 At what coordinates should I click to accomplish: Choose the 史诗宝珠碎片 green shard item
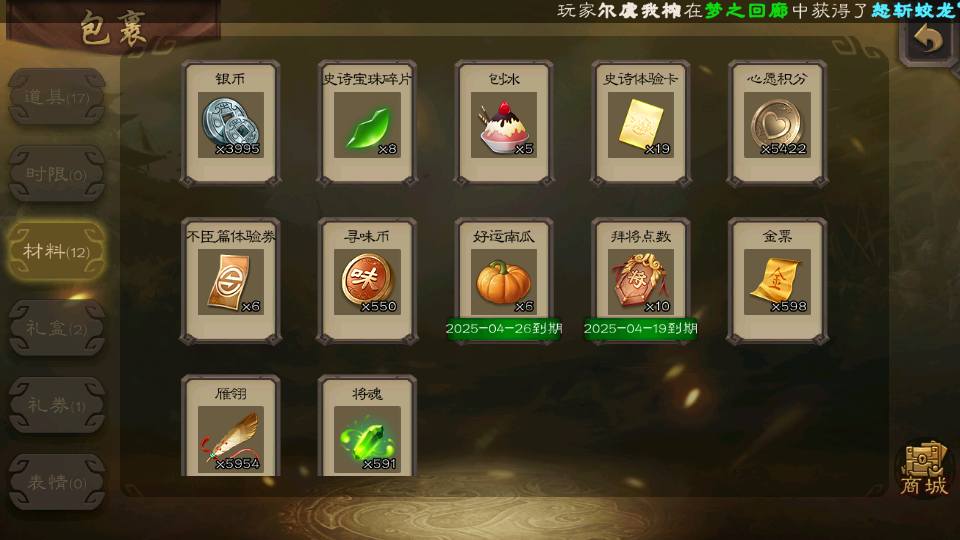pyautogui.click(x=367, y=124)
